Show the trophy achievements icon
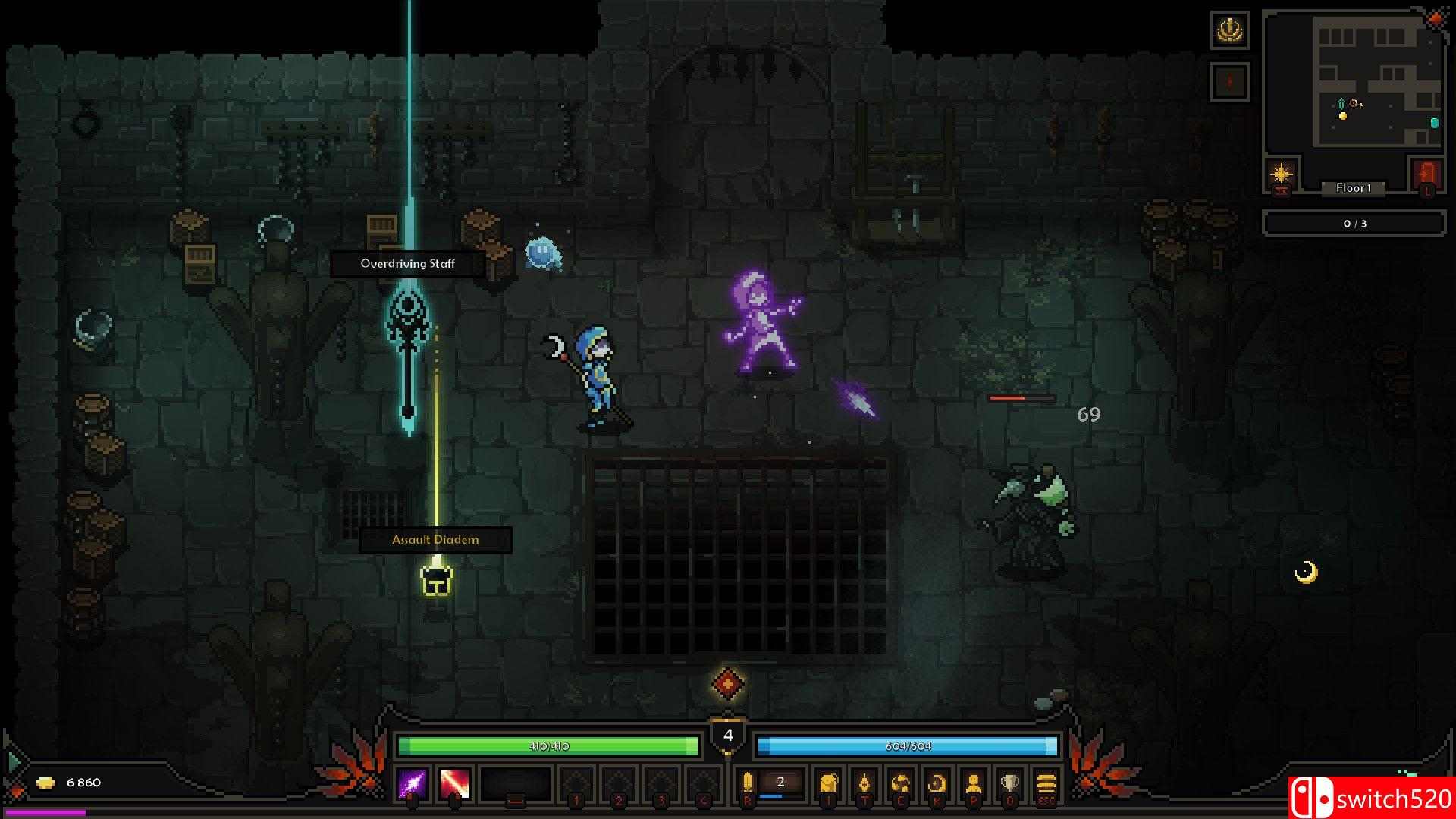1456x819 pixels. click(x=1010, y=783)
